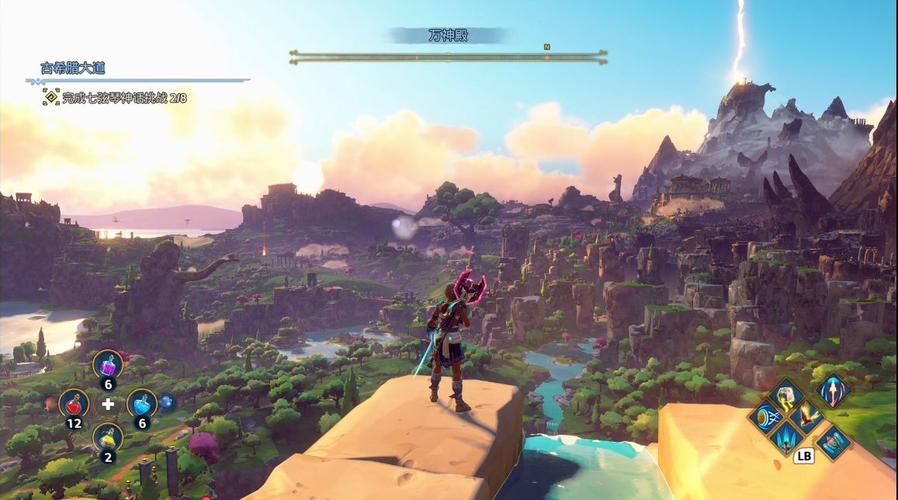Image resolution: width=898 pixels, height=500 pixels.
Task: Select the purple potion slot
Action: [108, 364]
